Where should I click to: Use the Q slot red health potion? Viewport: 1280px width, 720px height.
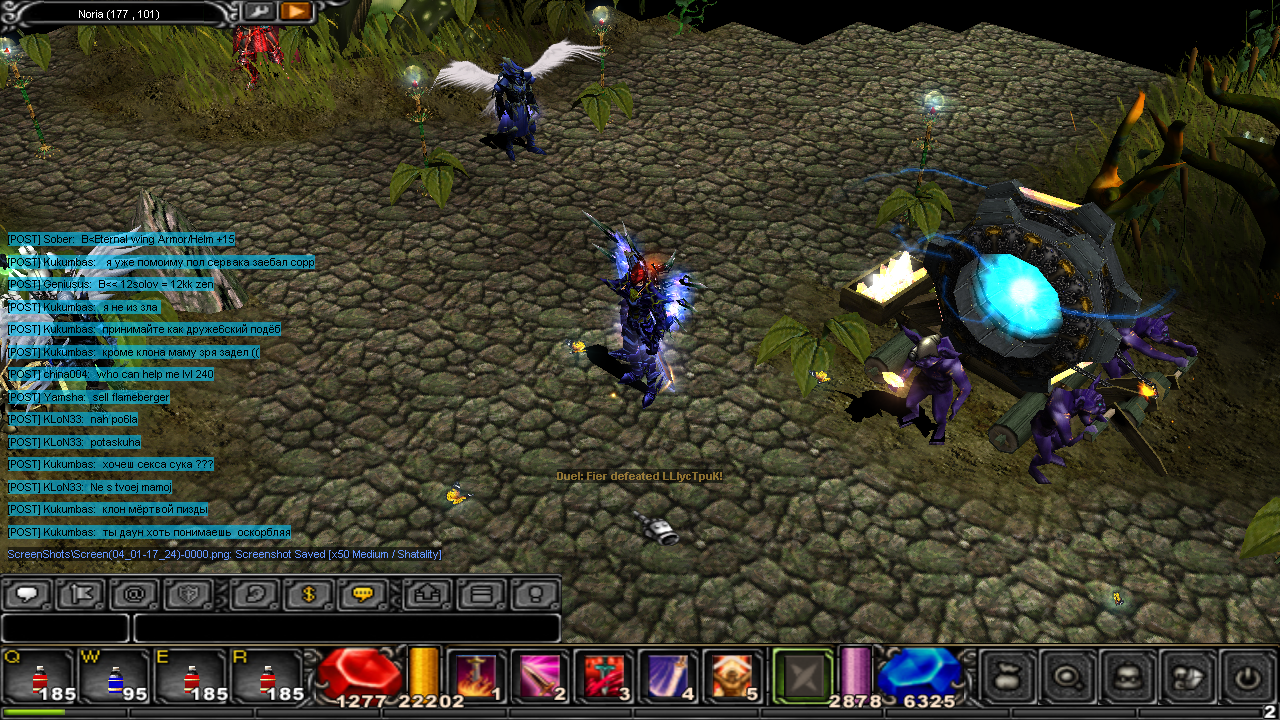pyautogui.click(x=40, y=677)
